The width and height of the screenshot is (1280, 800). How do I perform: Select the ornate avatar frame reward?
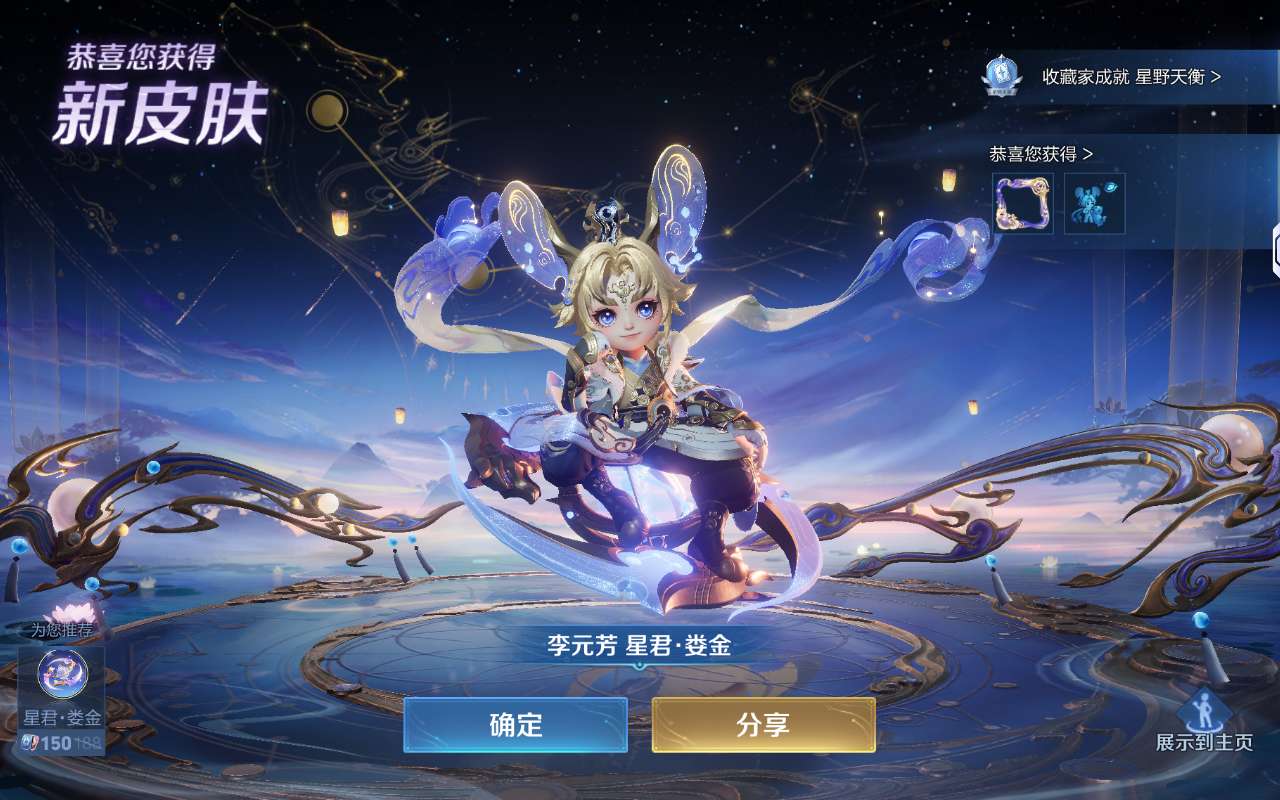(1023, 203)
